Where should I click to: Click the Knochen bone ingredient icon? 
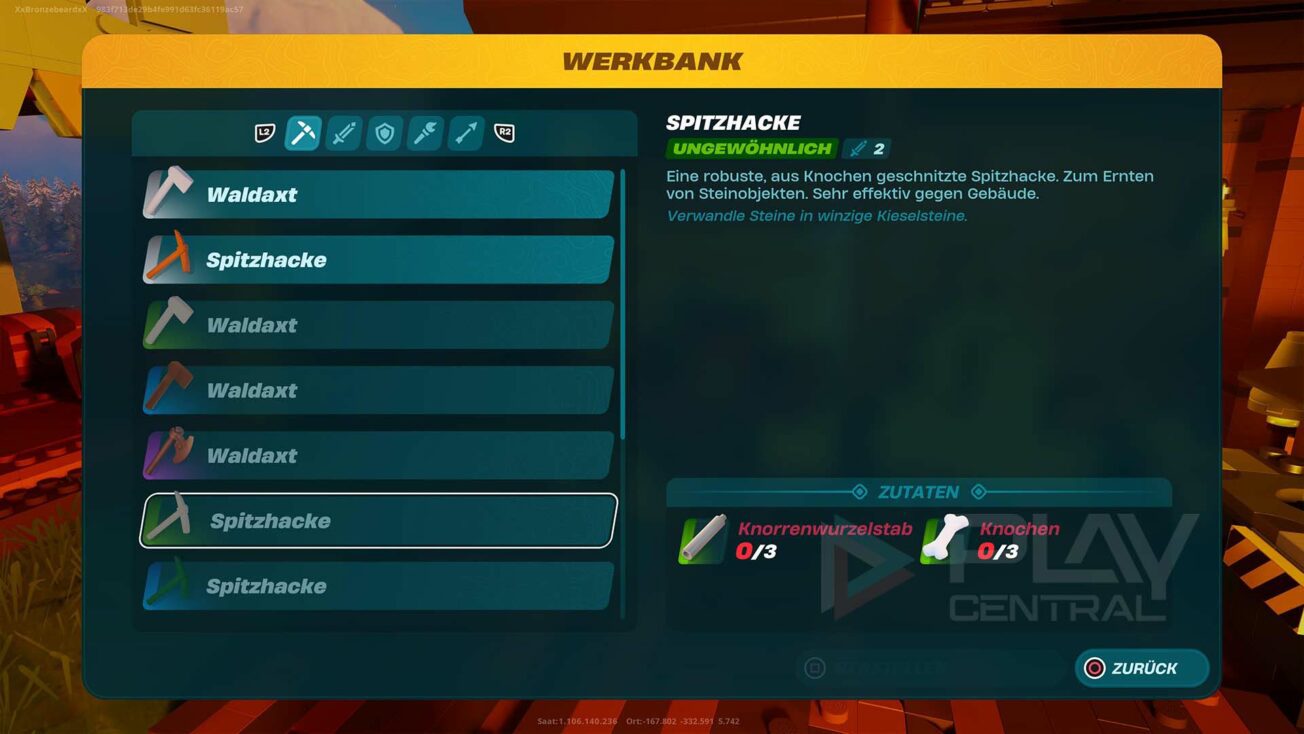tap(944, 540)
